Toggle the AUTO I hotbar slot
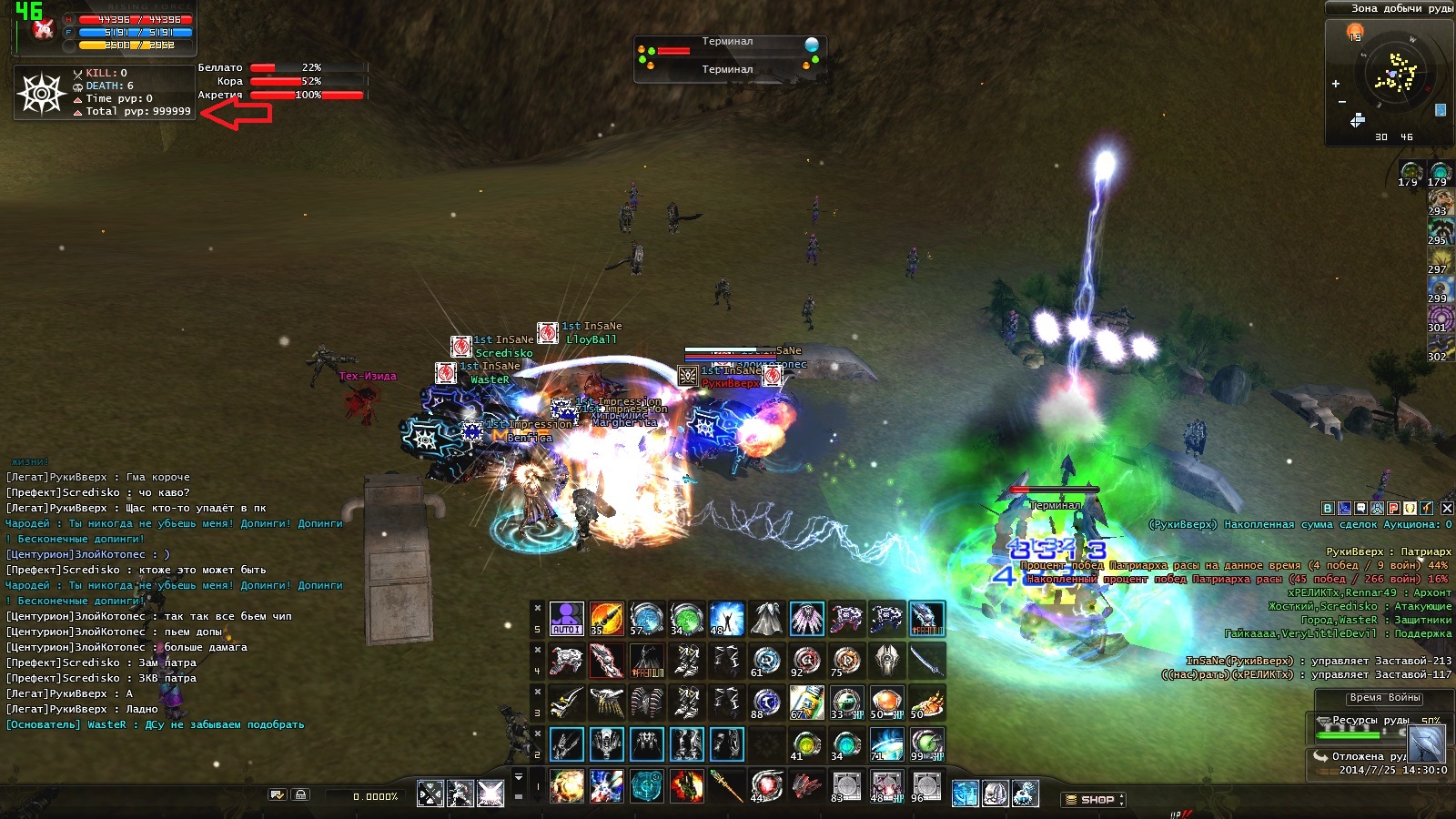Viewport: 1456px width, 819px height. [566, 619]
